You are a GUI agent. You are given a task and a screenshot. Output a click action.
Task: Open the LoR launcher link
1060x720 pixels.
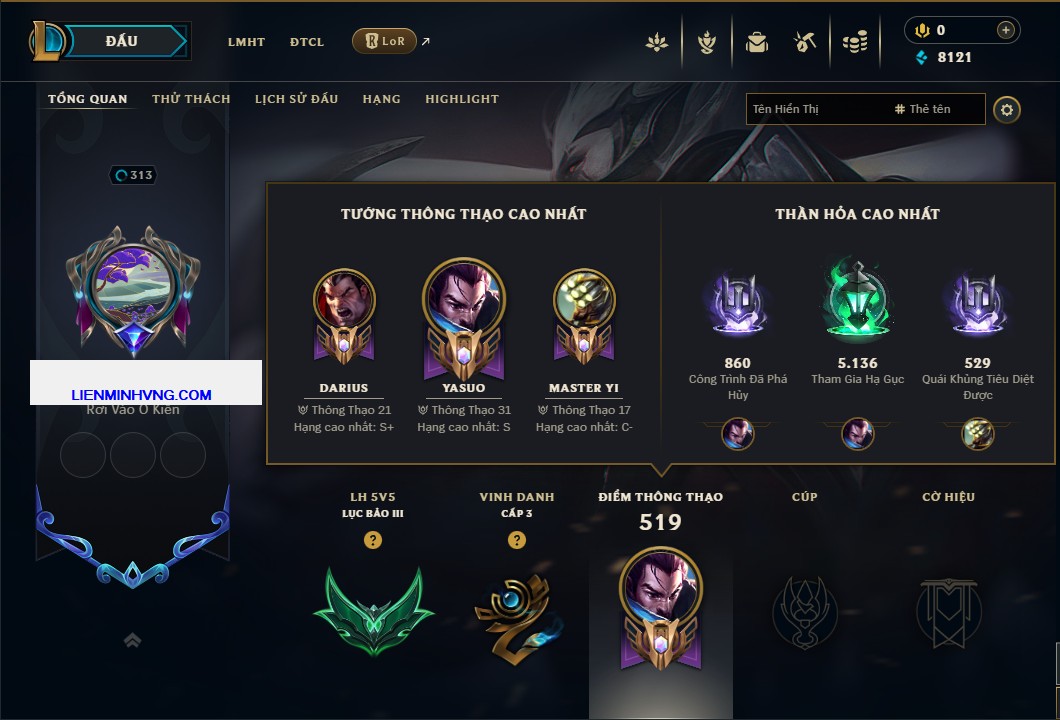pyautogui.click(x=385, y=41)
